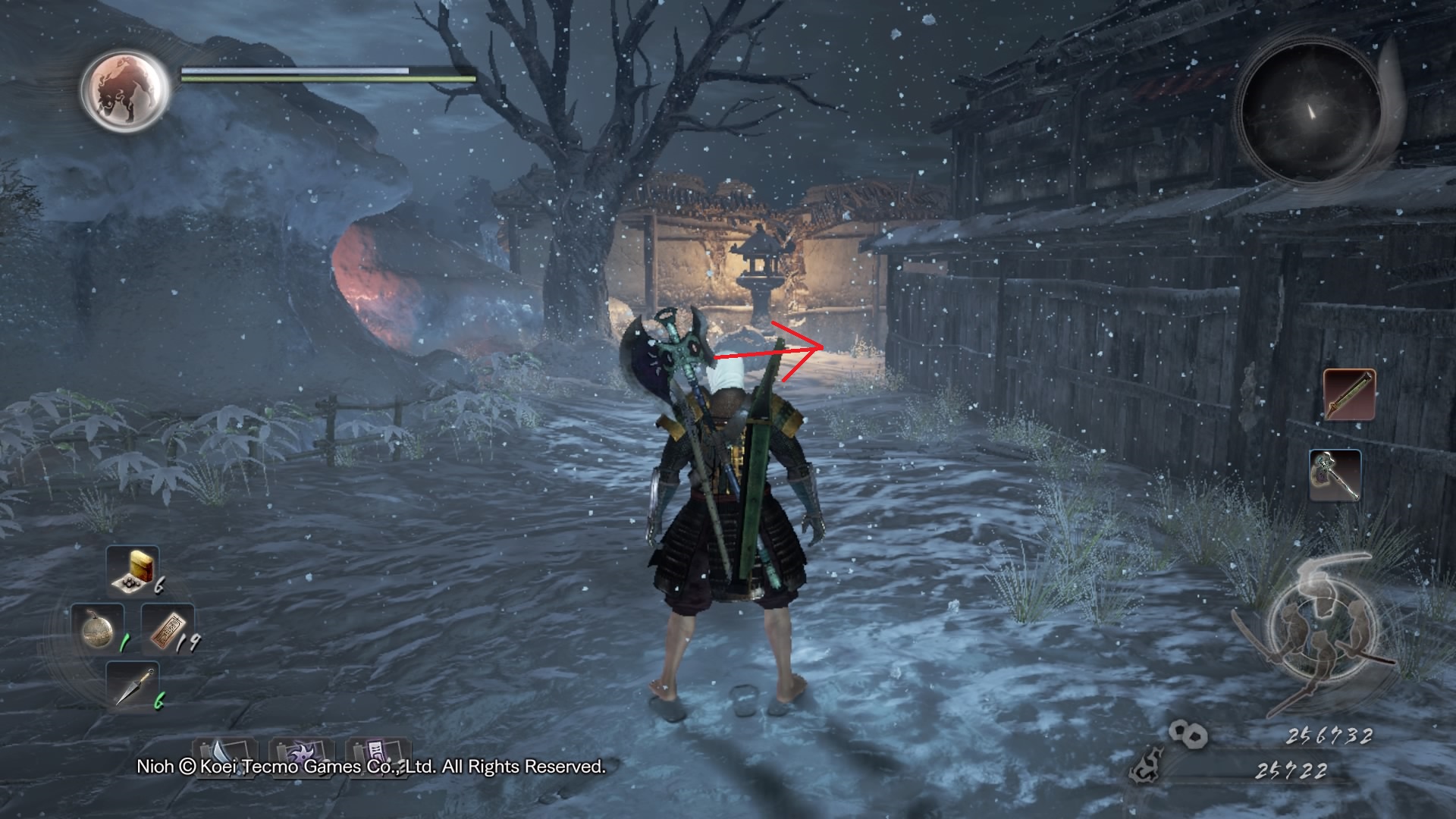
Task: Select the equipped green sword weapon slot
Action: [x=1349, y=394]
